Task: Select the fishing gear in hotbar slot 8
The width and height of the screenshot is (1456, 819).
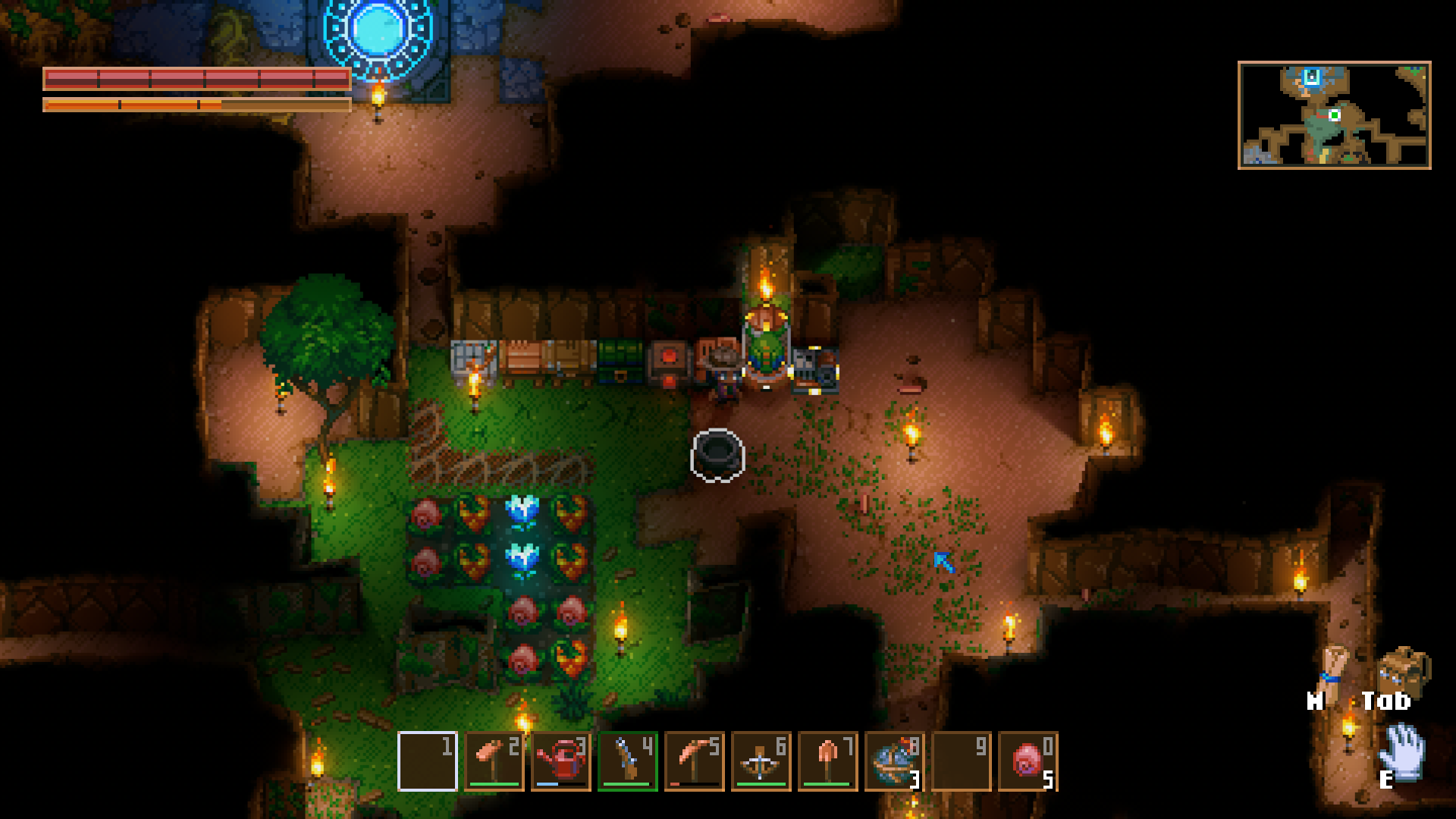Action: point(895,762)
